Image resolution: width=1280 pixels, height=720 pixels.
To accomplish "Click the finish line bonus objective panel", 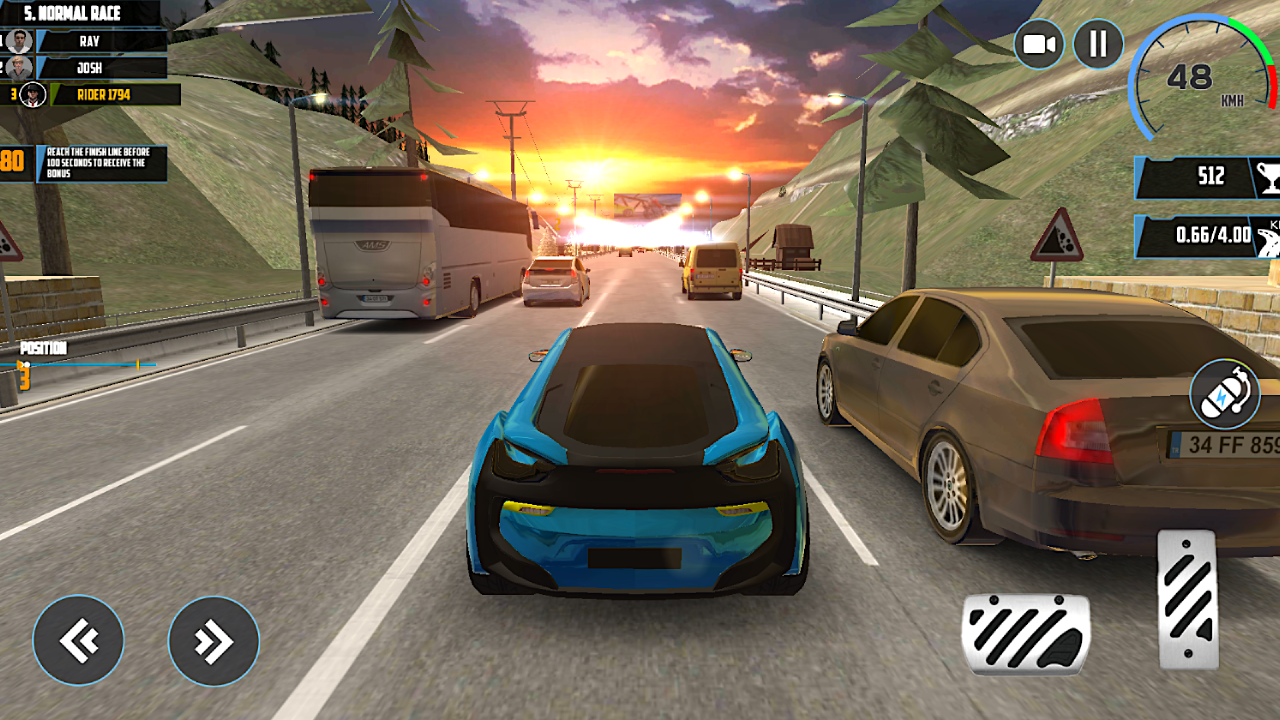I will click(100, 160).
